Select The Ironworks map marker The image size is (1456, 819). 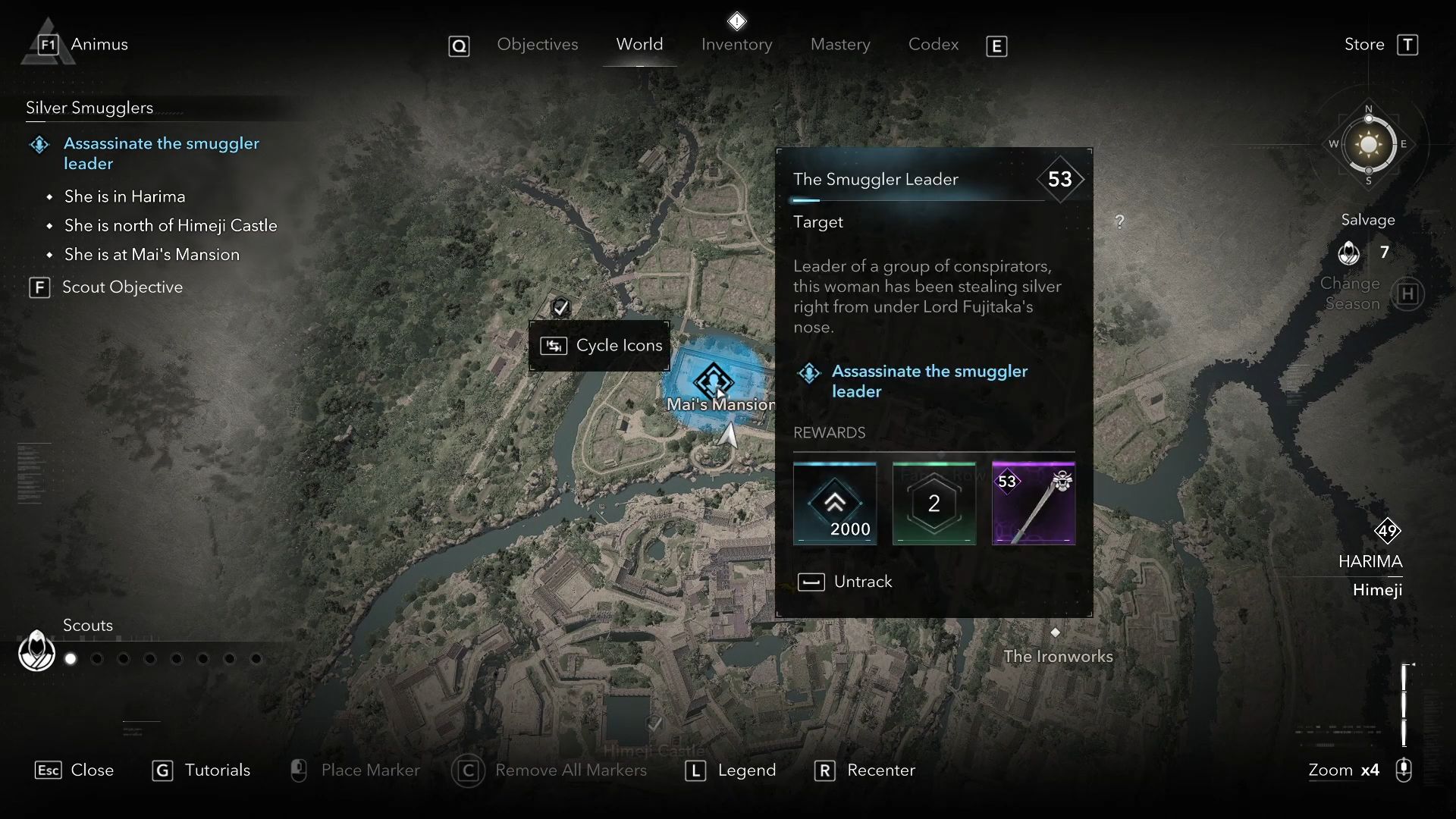1055,632
